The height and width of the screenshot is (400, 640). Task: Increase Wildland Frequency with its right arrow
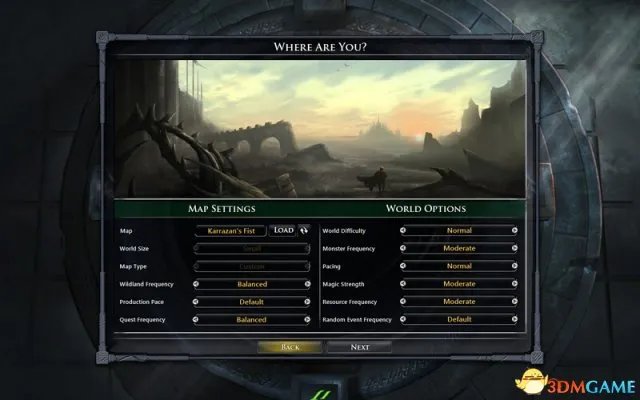pos(309,284)
